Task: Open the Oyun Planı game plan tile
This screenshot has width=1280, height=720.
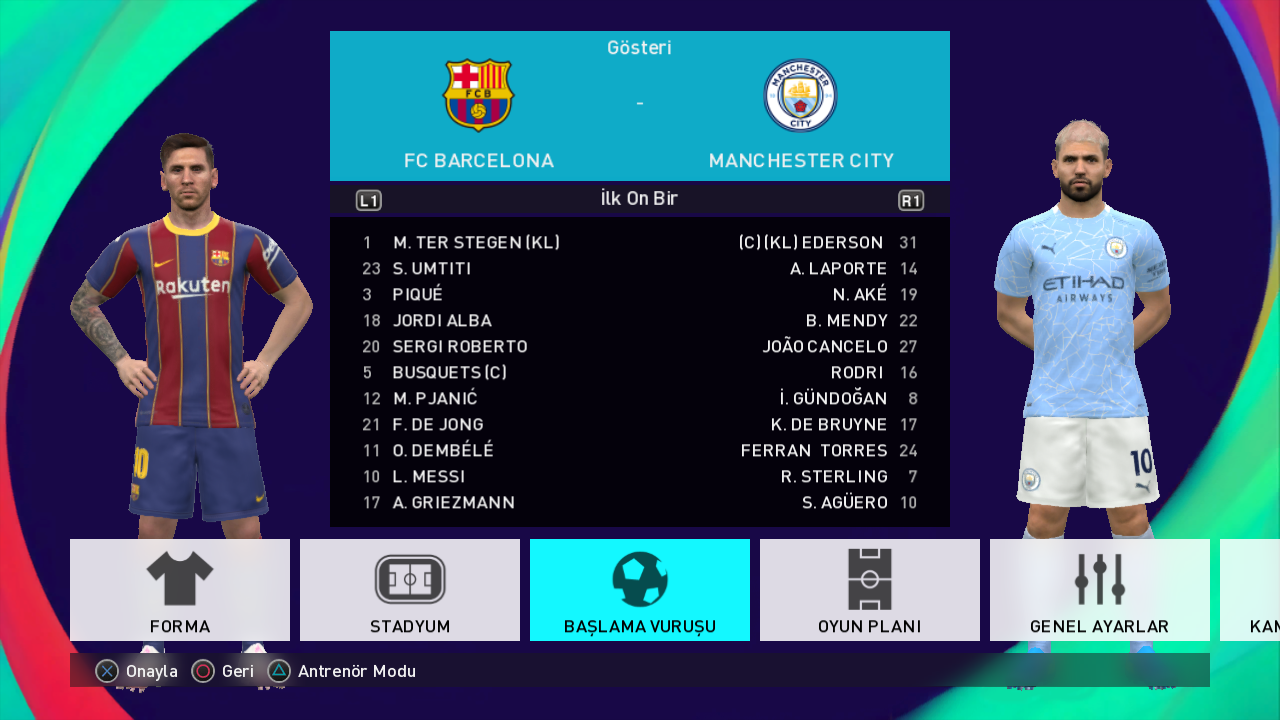Action: [870, 590]
